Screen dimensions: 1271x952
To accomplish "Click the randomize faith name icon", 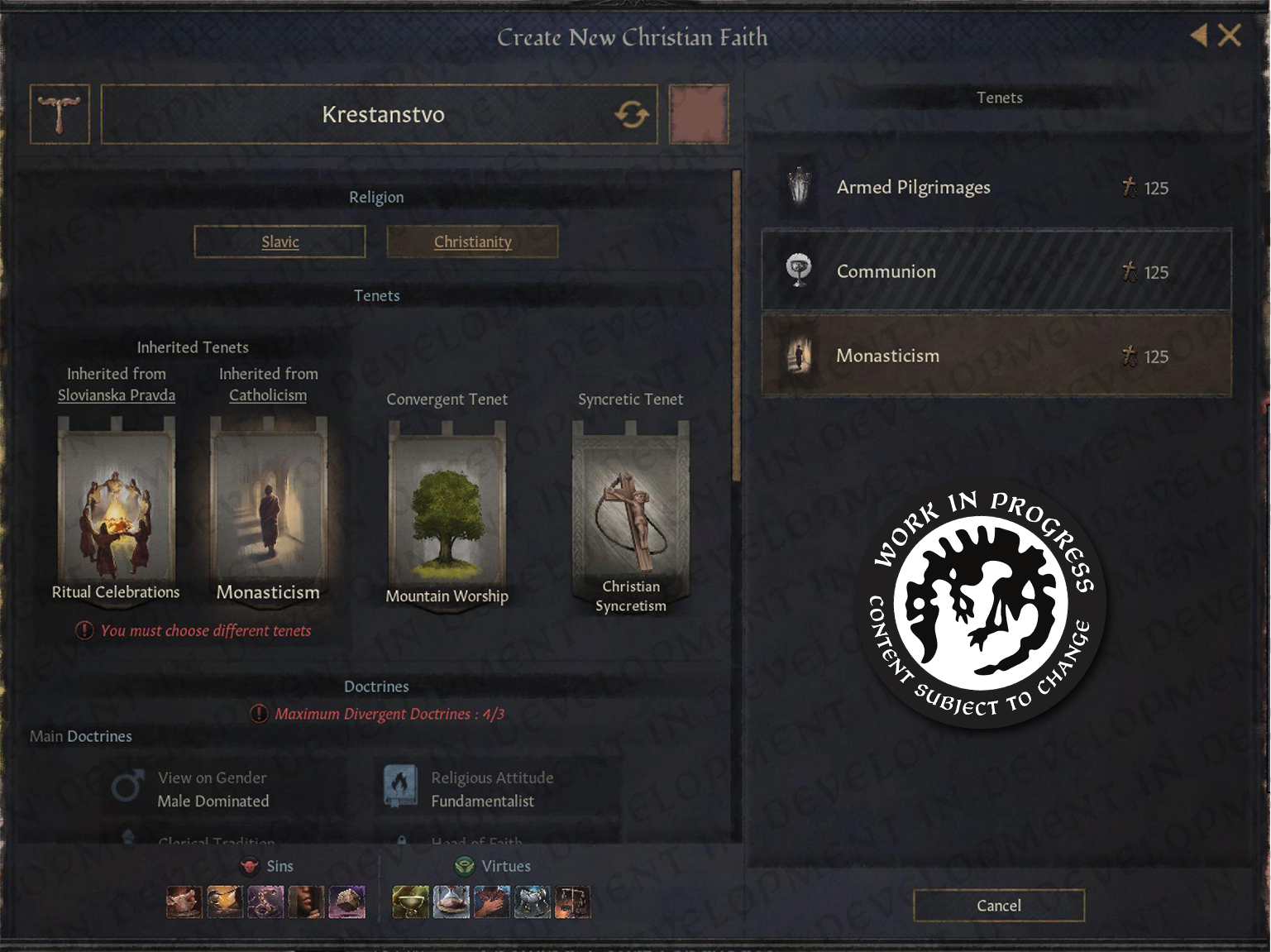I will (631, 115).
